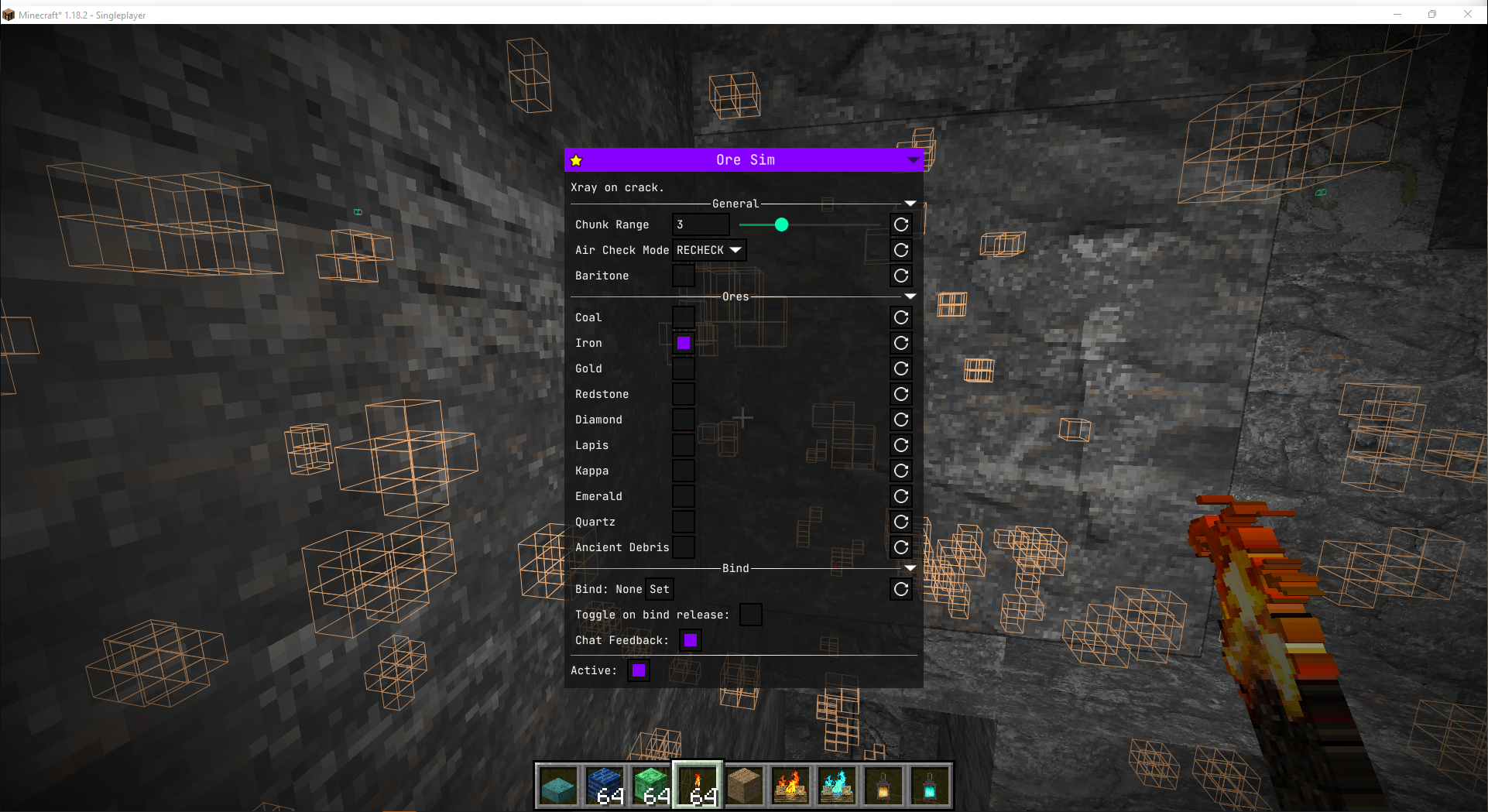Screen dimensions: 1488x812
Task: Click the Chunk Range slider
Action: [780, 224]
